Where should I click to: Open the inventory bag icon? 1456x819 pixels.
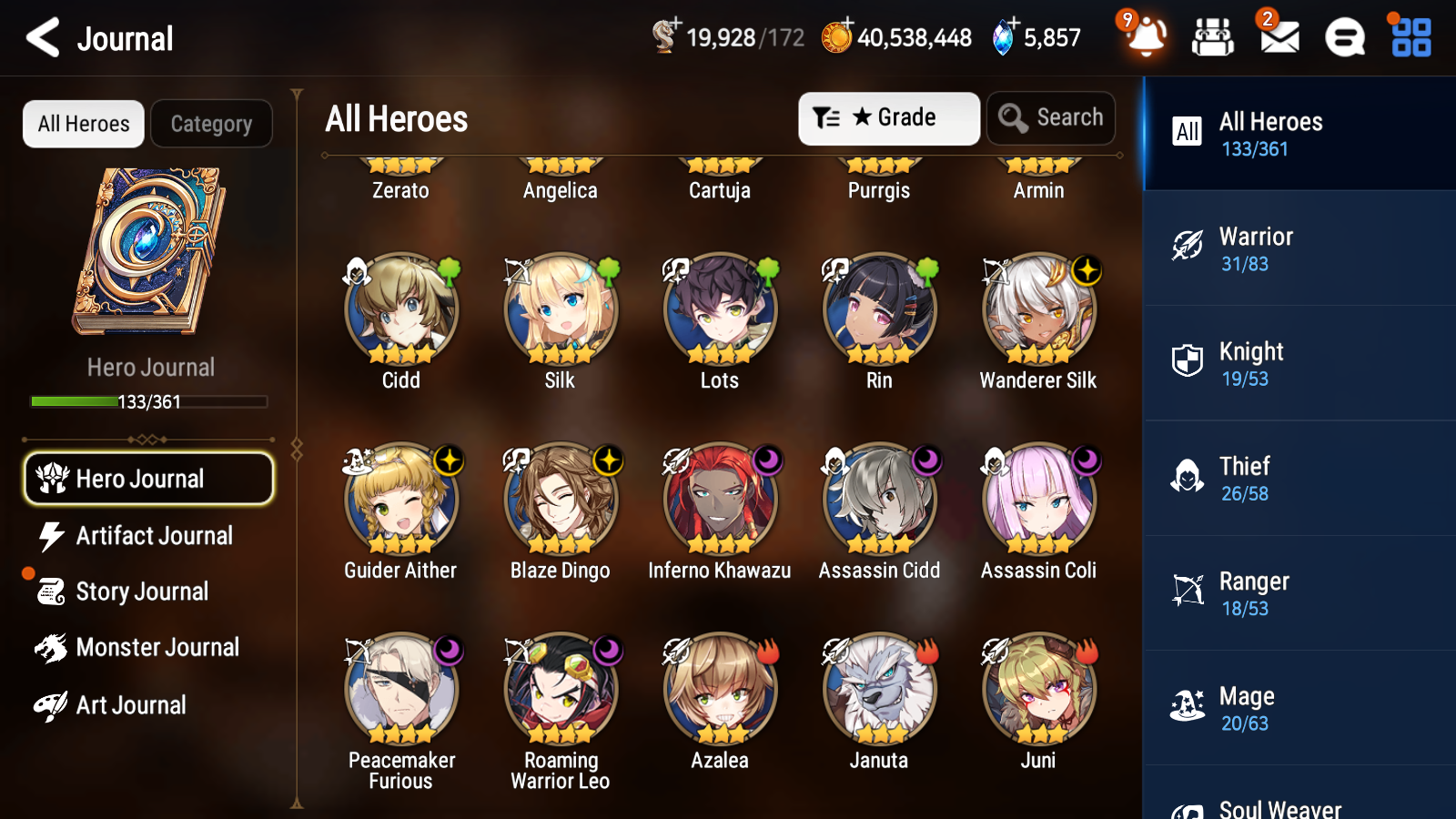click(1212, 36)
